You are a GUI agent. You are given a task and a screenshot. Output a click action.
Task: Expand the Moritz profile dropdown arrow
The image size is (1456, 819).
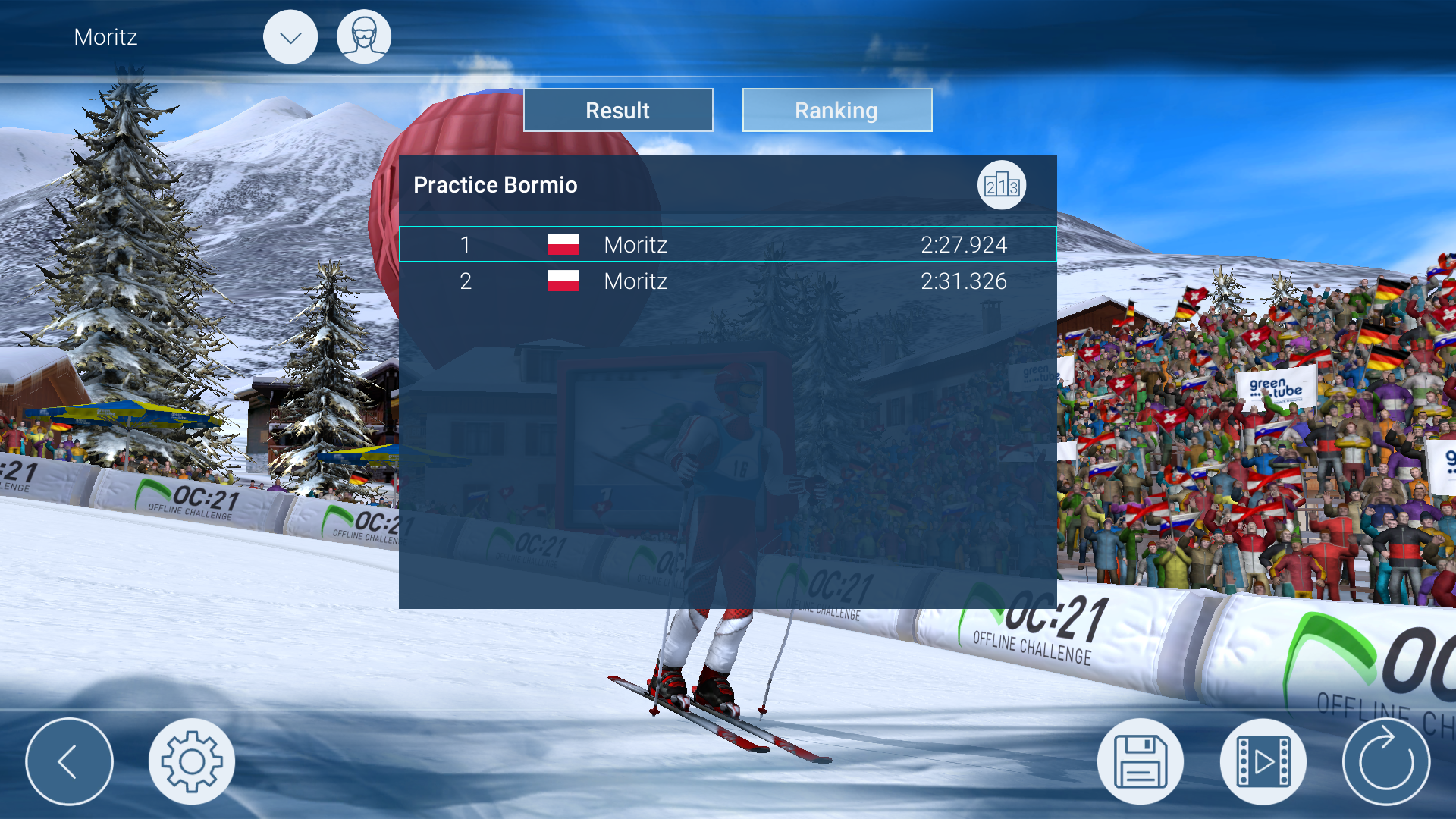click(x=290, y=37)
